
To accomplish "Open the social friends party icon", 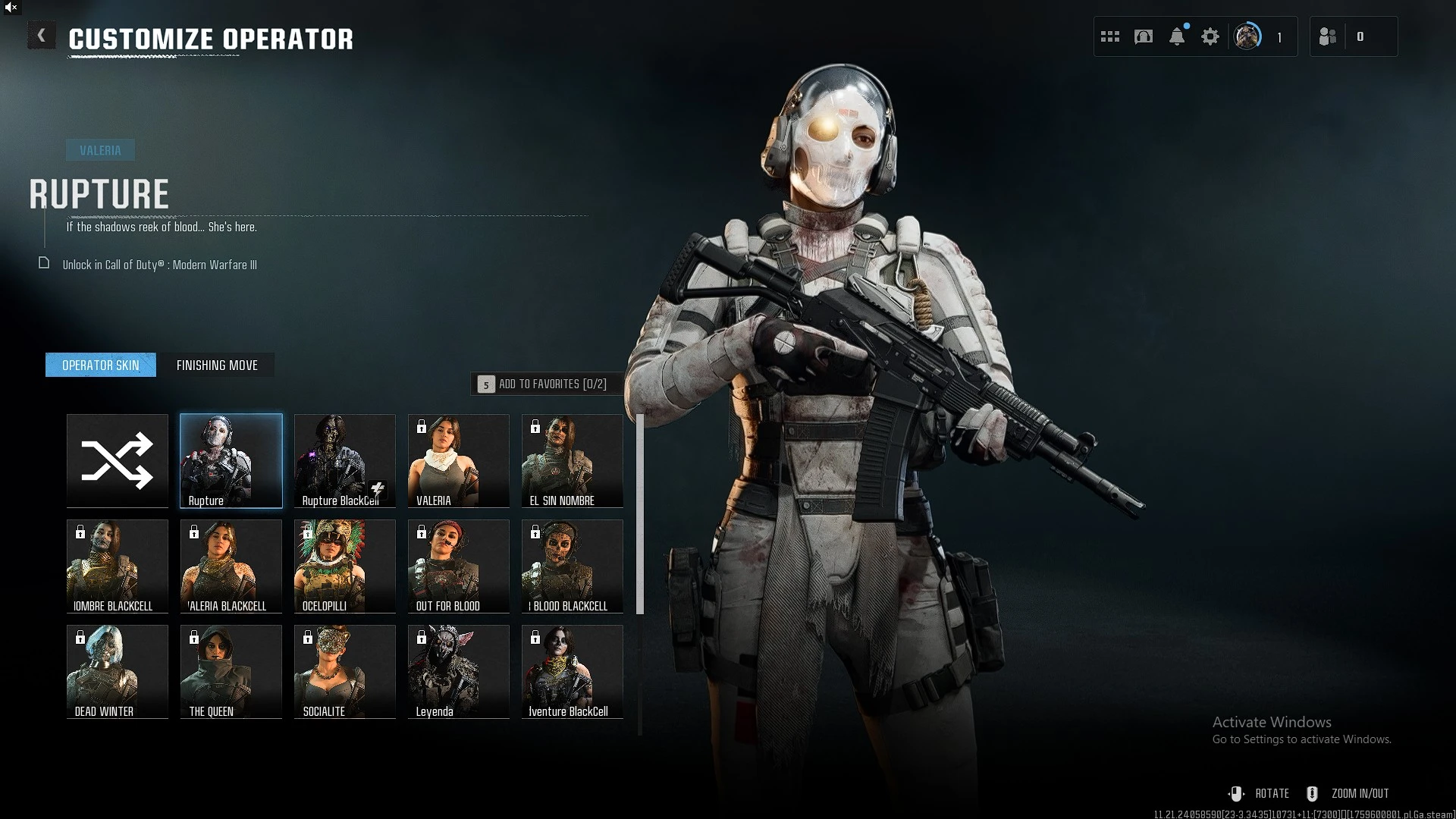I will (x=1328, y=36).
